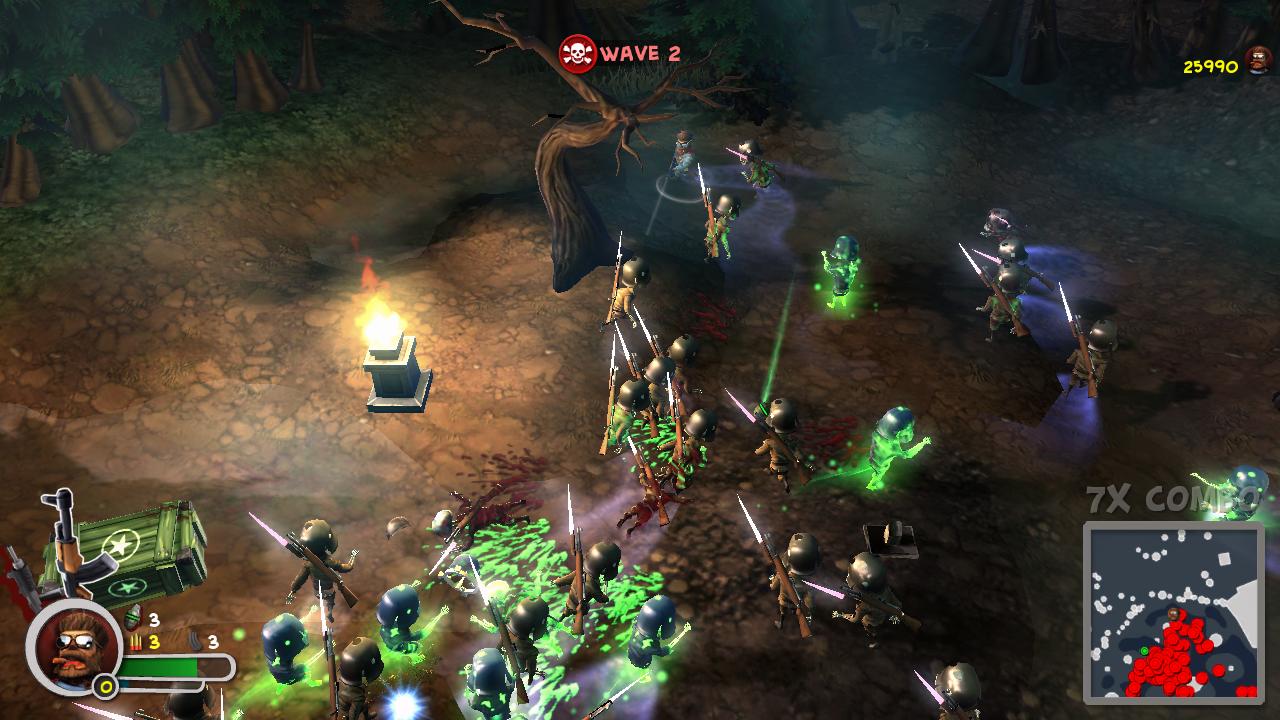Click the player marker on the minimap
This screenshot has width=1280, height=720.
pyautogui.click(x=1173, y=613)
